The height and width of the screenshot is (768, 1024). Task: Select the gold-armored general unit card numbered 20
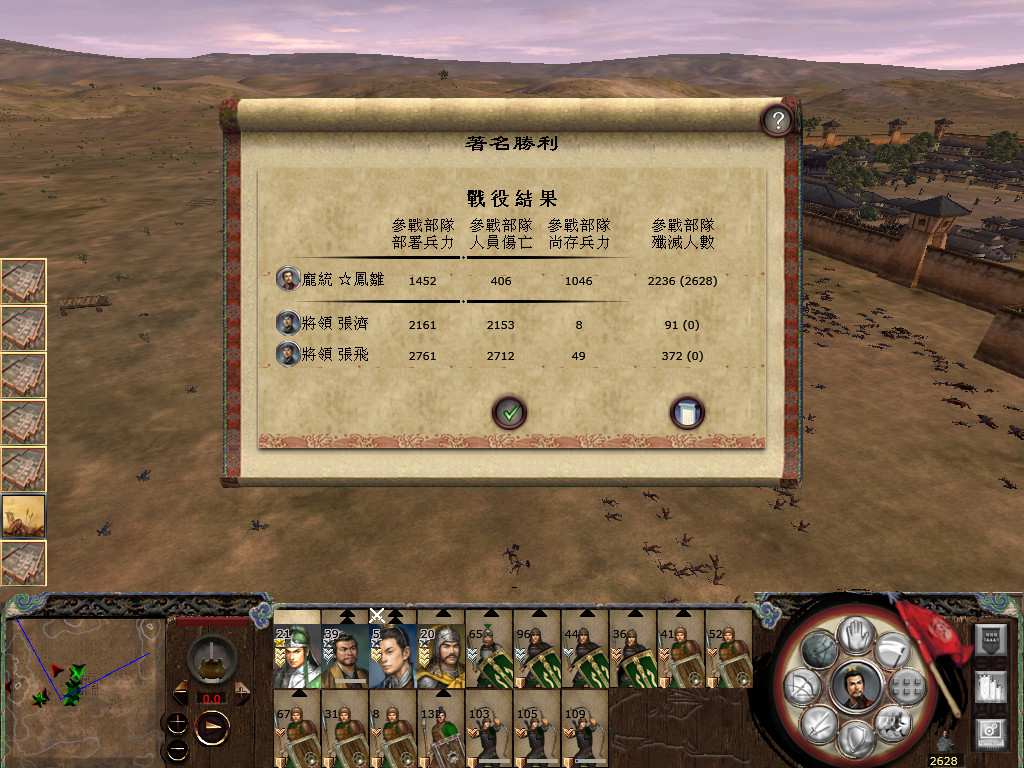(441, 656)
